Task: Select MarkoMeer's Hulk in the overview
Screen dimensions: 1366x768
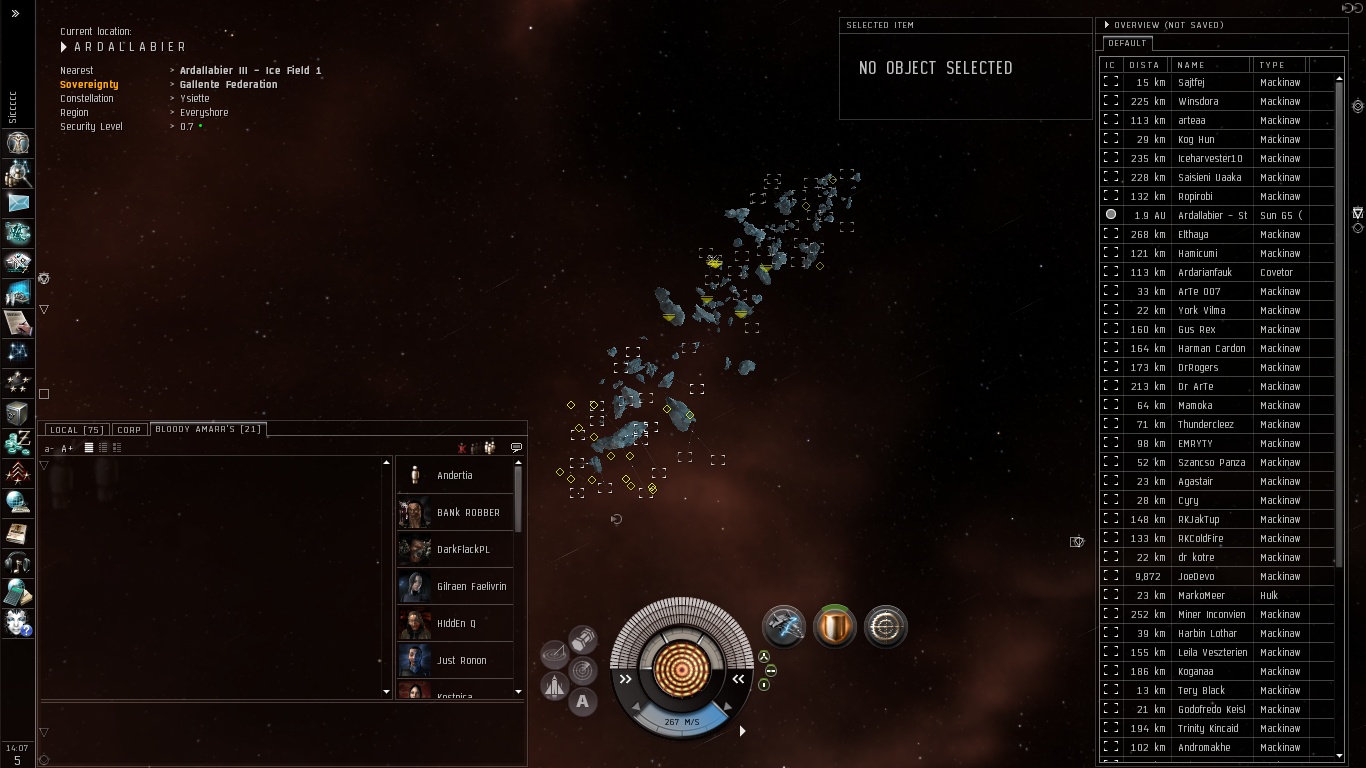Action: pyautogui.click(x=1201, y=595)
